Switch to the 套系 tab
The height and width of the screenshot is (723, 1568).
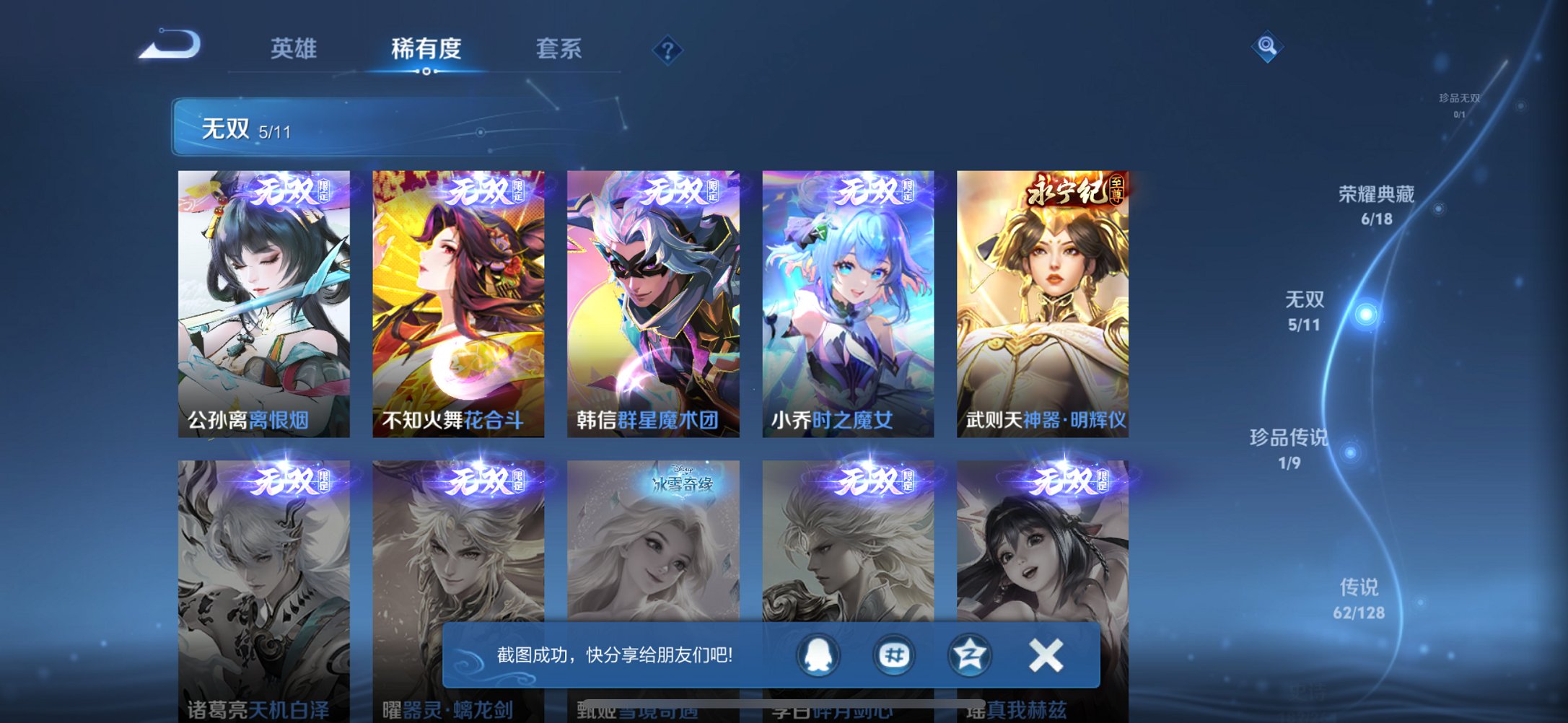coord(558,49)
